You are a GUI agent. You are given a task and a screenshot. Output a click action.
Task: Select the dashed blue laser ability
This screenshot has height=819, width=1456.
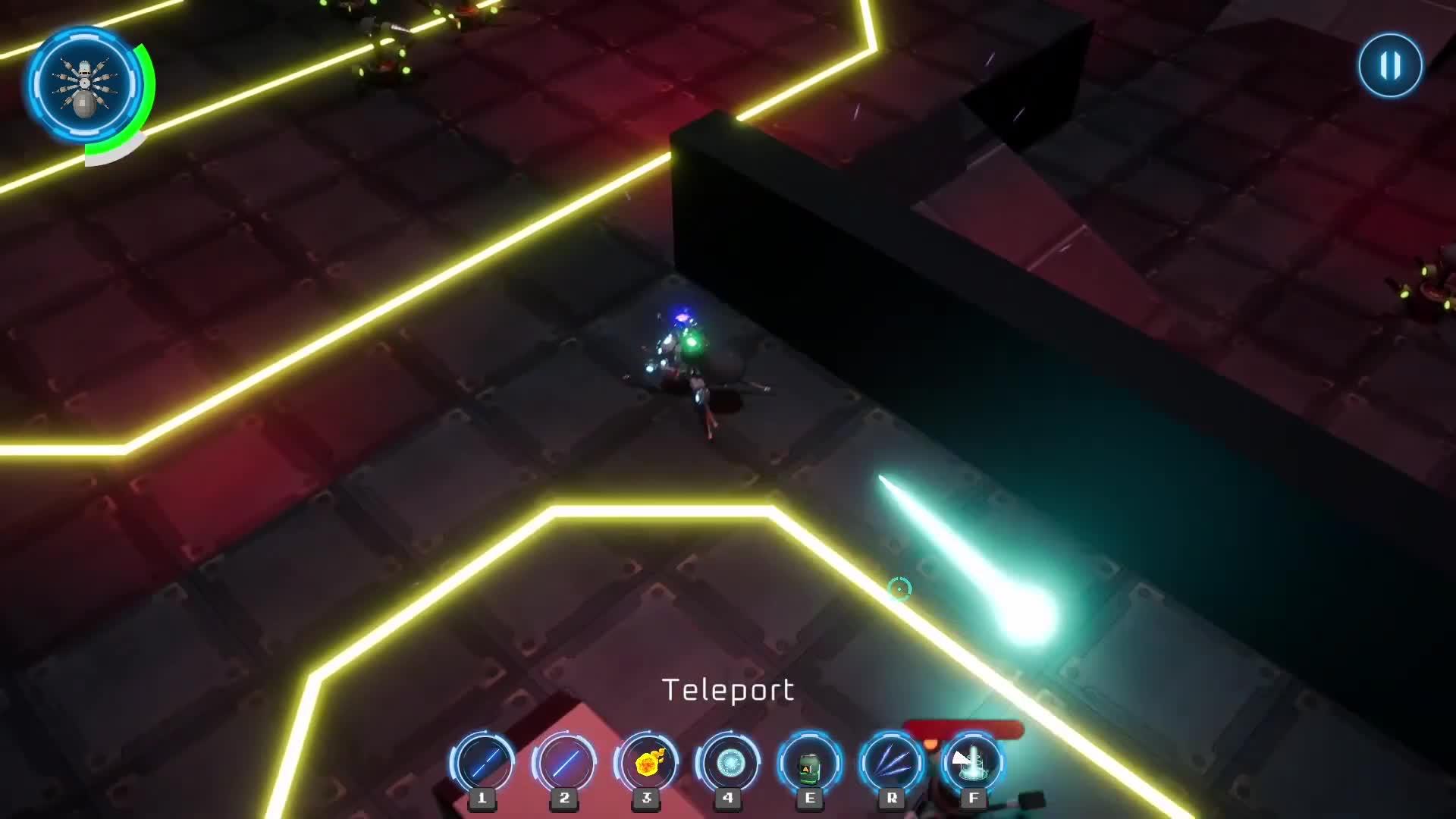pos(482,763)
